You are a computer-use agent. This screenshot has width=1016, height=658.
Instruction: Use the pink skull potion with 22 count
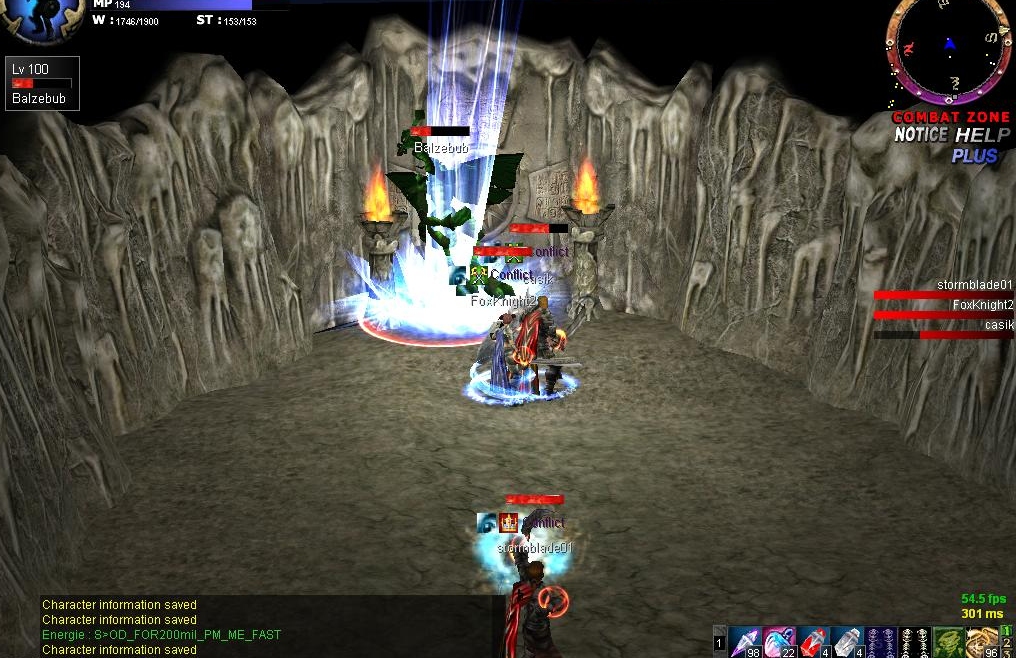click(x=779, y=641)
